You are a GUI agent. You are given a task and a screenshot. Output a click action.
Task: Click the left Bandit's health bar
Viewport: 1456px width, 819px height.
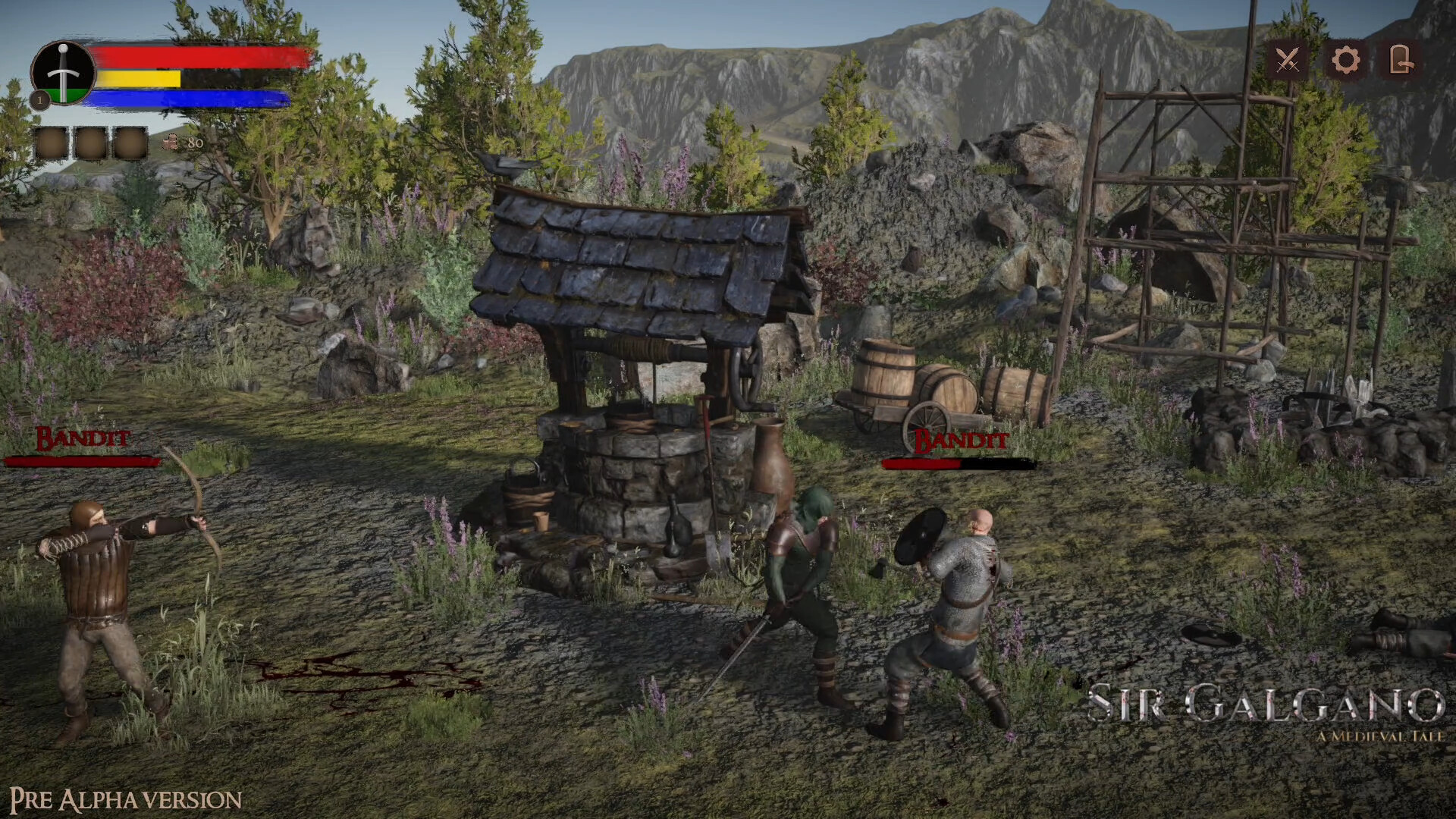tap(79, 460)
